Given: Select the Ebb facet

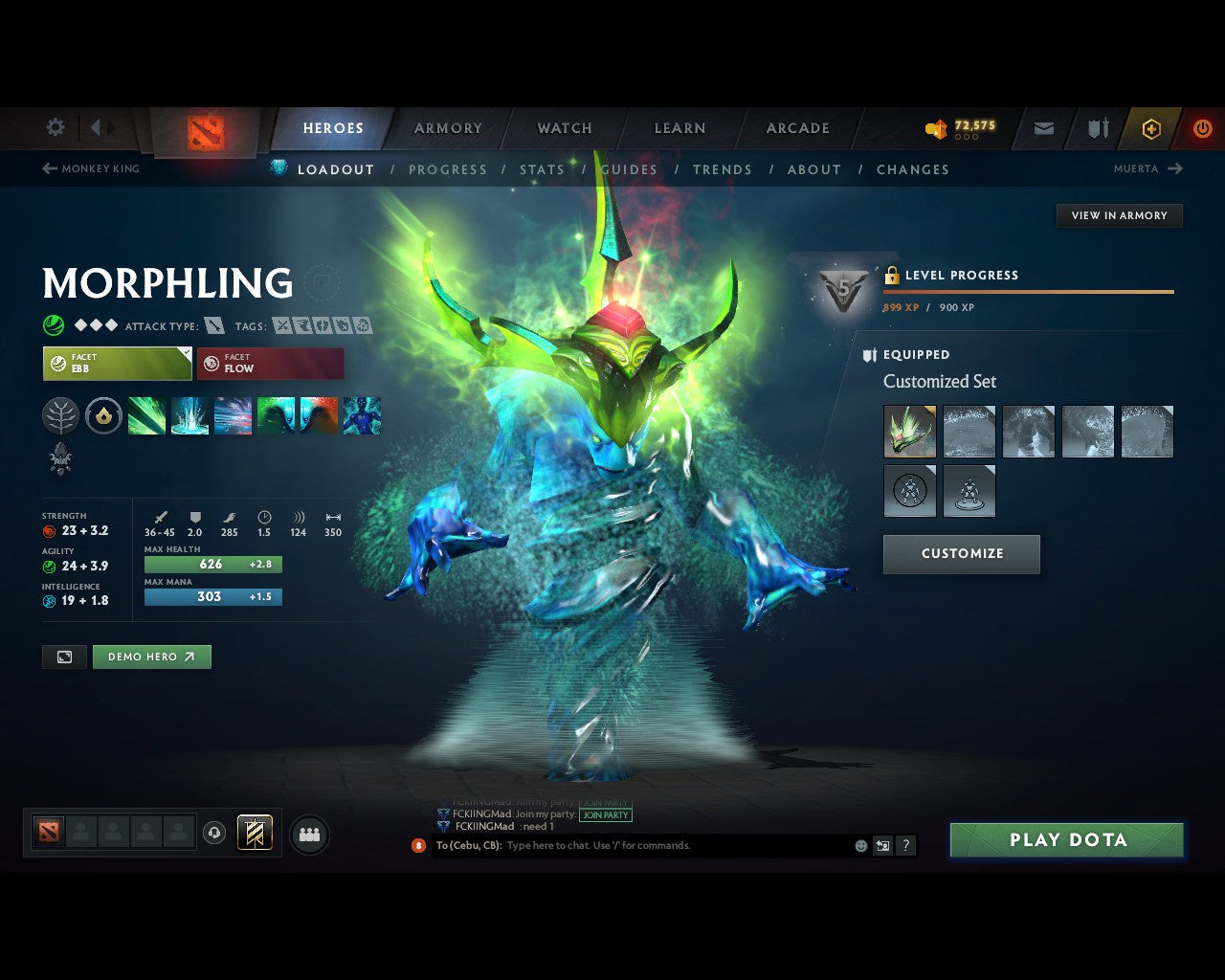Looking at the screenshot, I should (116, 364).
